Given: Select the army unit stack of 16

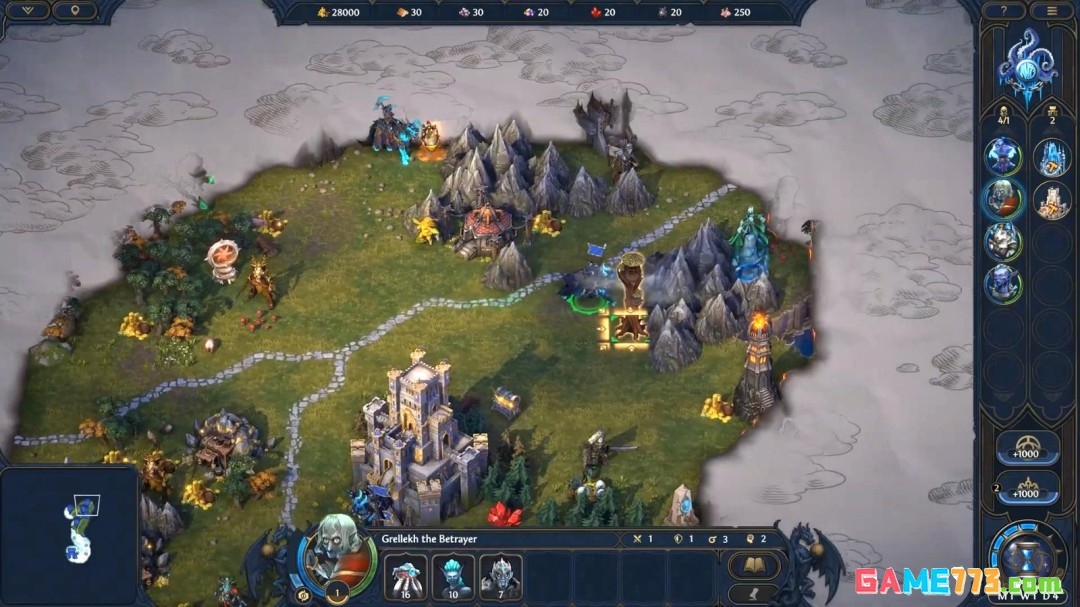Looking at the screenshot, I should (x=405, y=576).
